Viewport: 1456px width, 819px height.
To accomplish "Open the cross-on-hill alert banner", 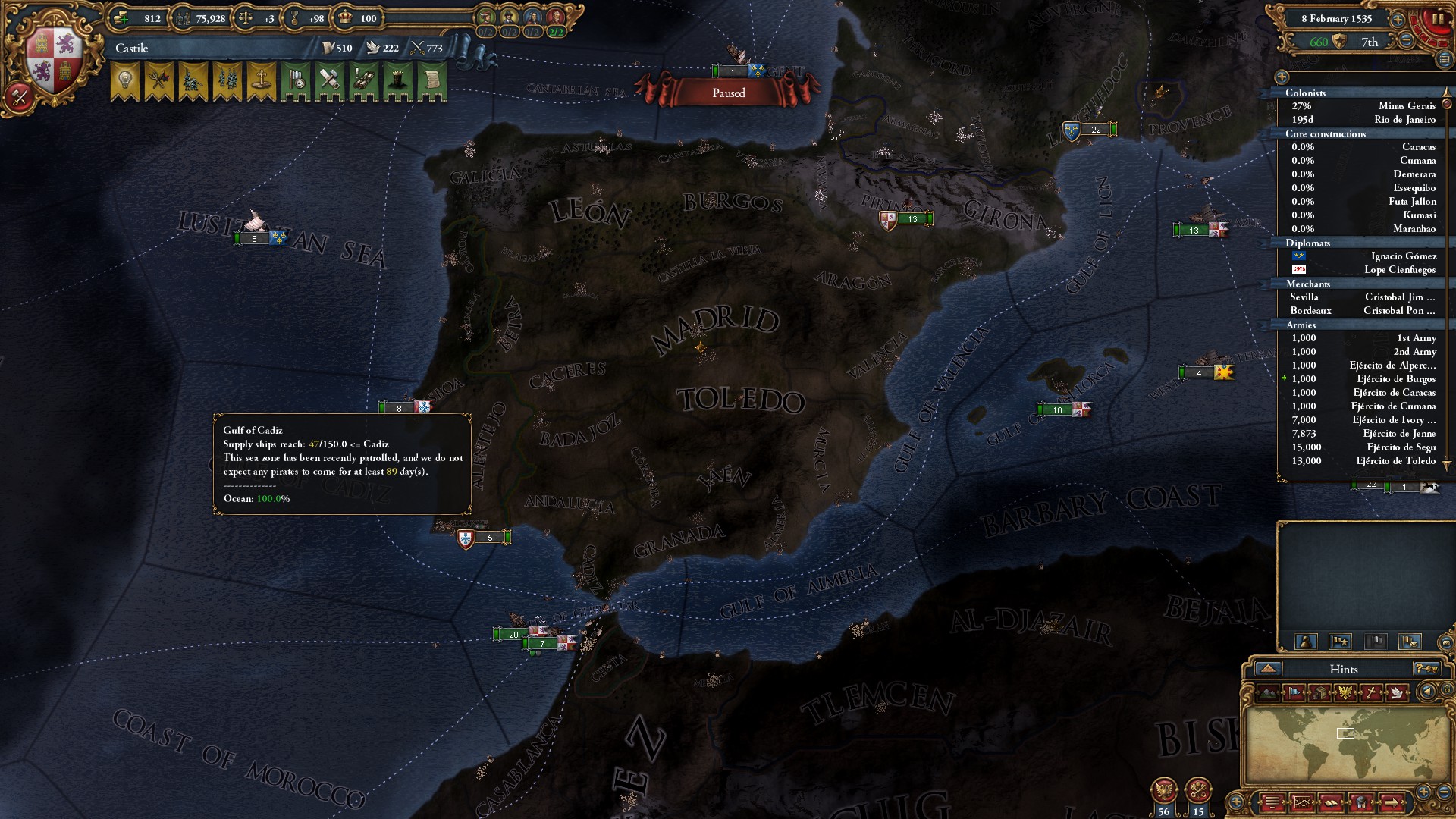I will click(262, 80).
